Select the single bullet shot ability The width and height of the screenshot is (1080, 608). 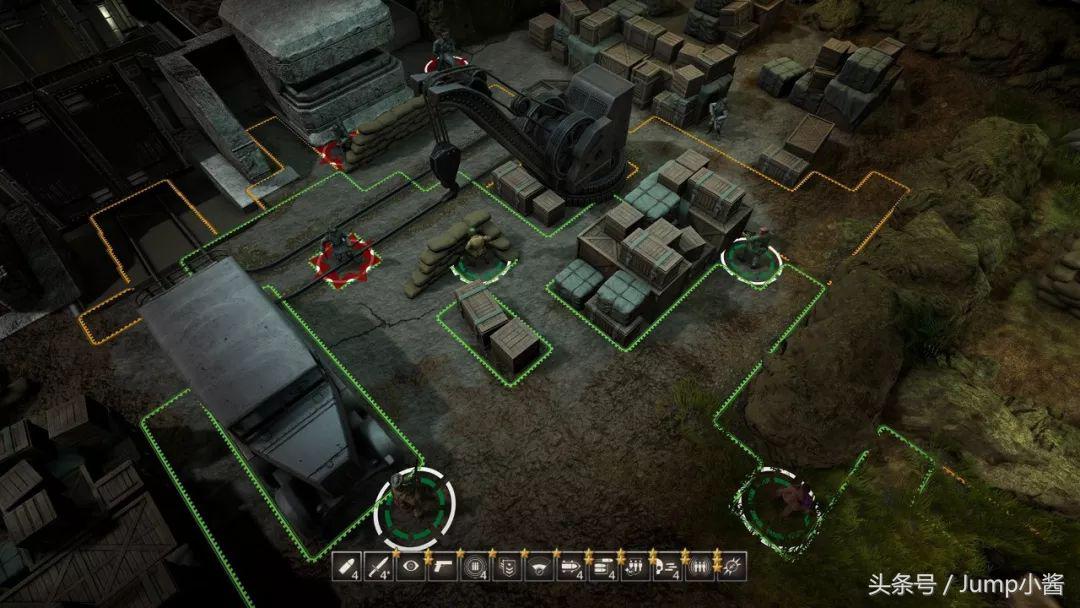click(349, 567)
